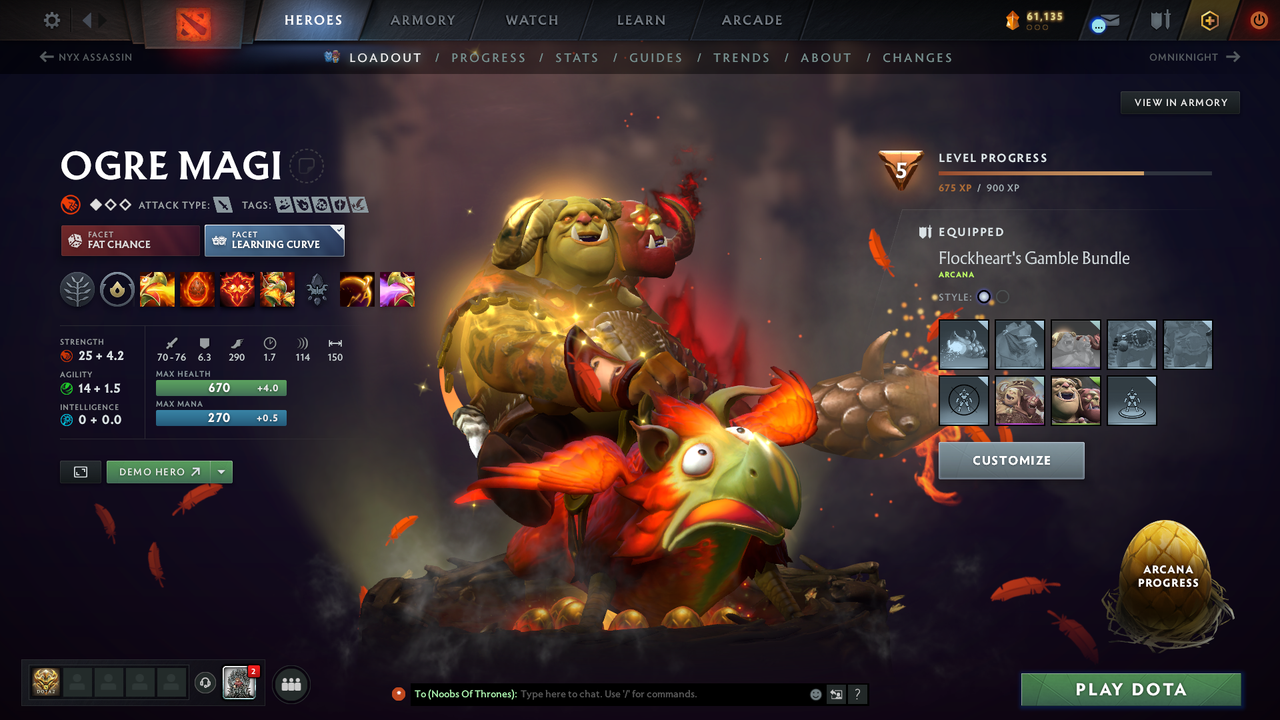Click the Customize button
Screen dimensions: 1280x720
1011,460
